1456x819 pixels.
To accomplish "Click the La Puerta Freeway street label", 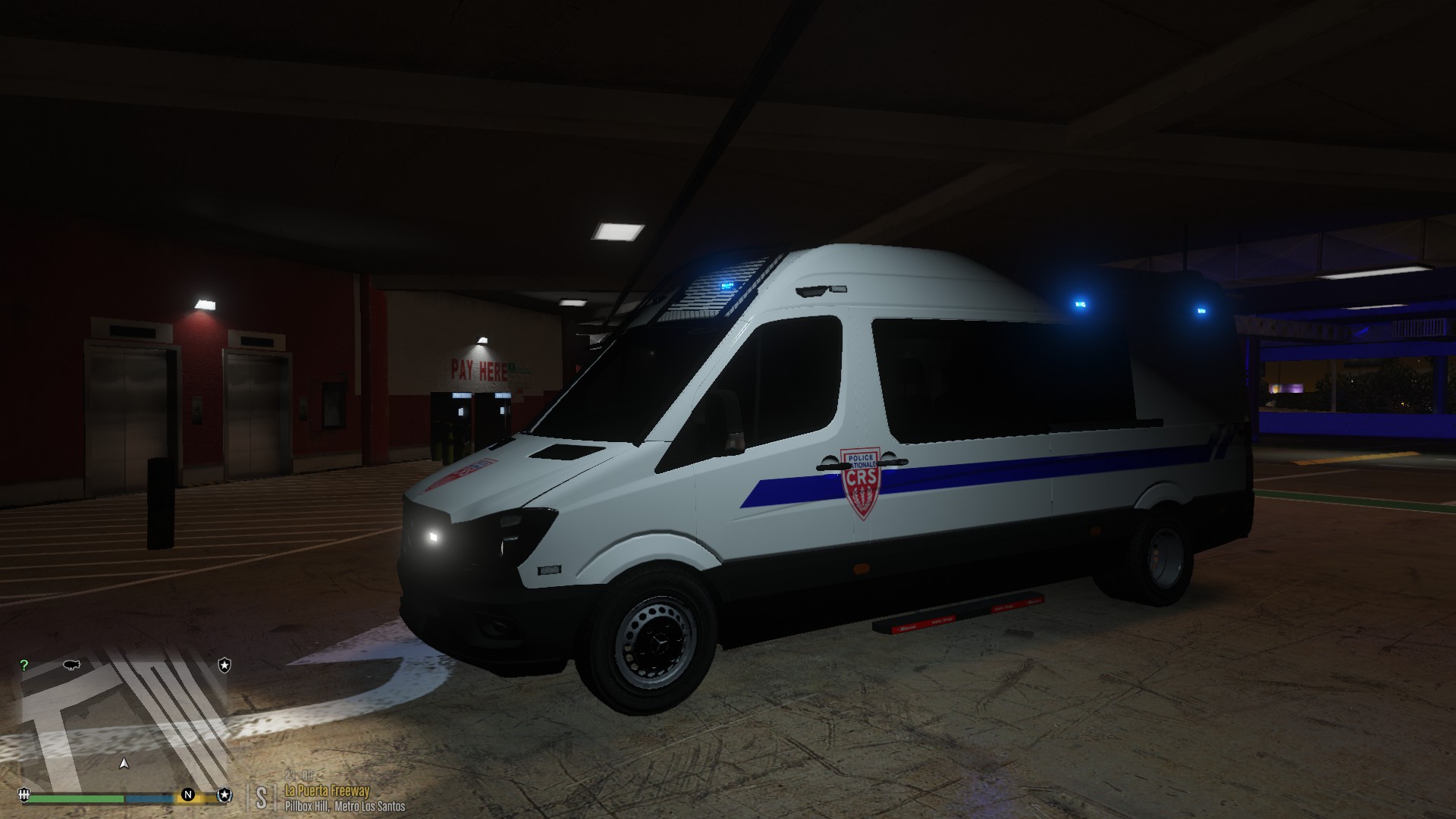I will click(328, 790).
